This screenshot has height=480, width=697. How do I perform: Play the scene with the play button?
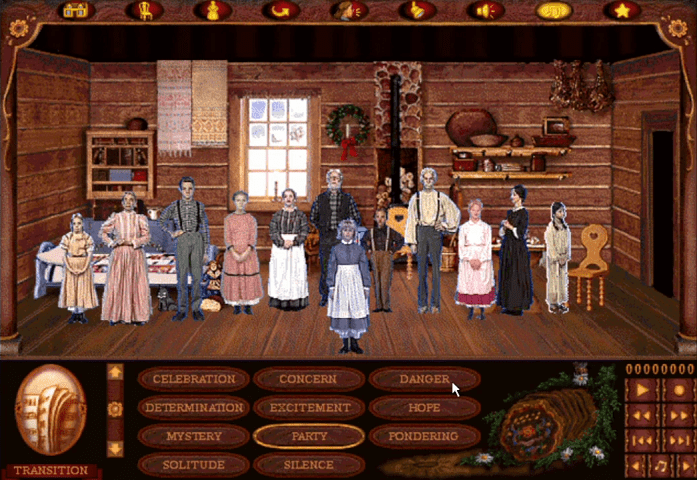point(641,389)
